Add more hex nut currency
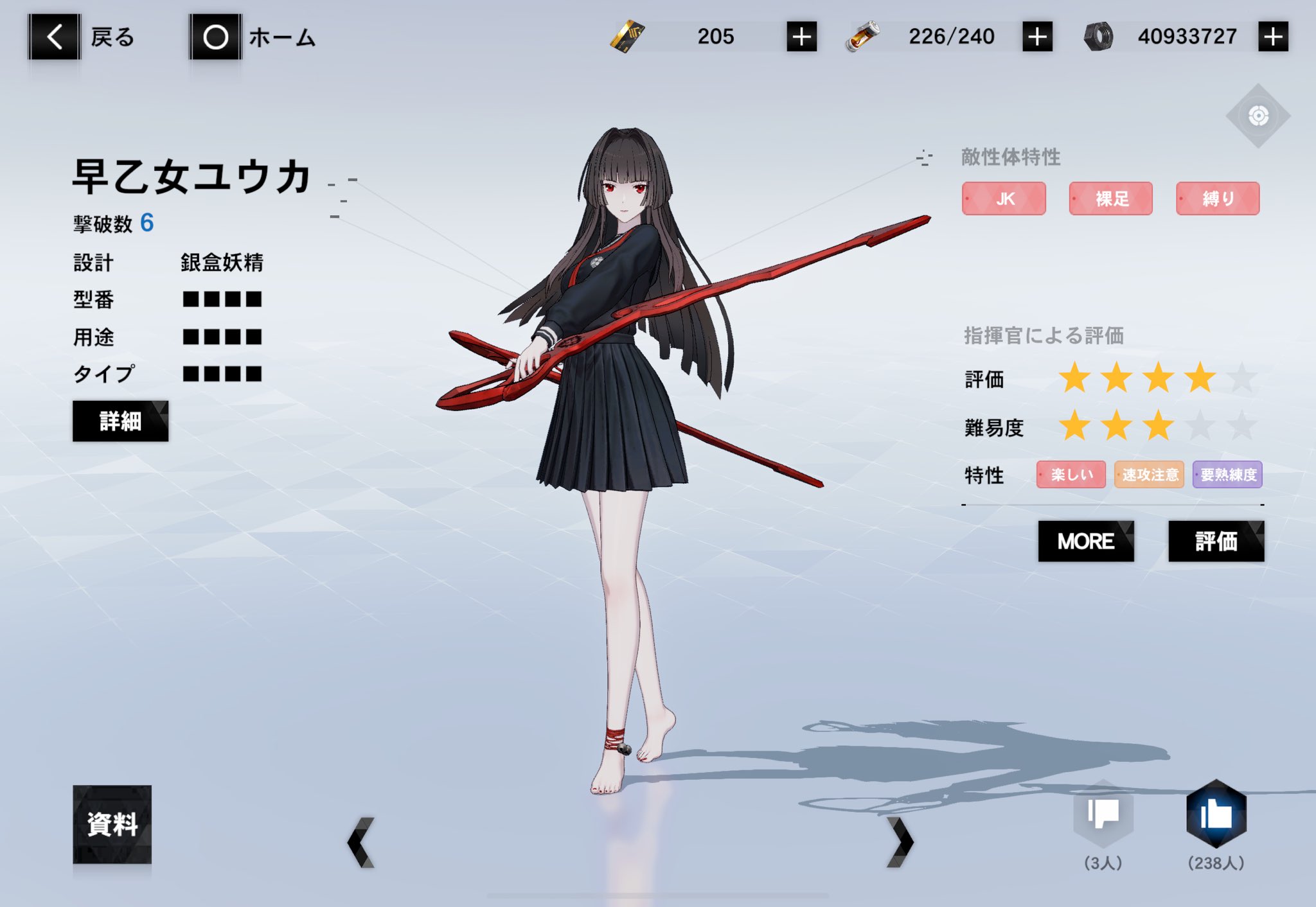The height and width of the screenshot is (907, 1316). [x=1273, y=37]
